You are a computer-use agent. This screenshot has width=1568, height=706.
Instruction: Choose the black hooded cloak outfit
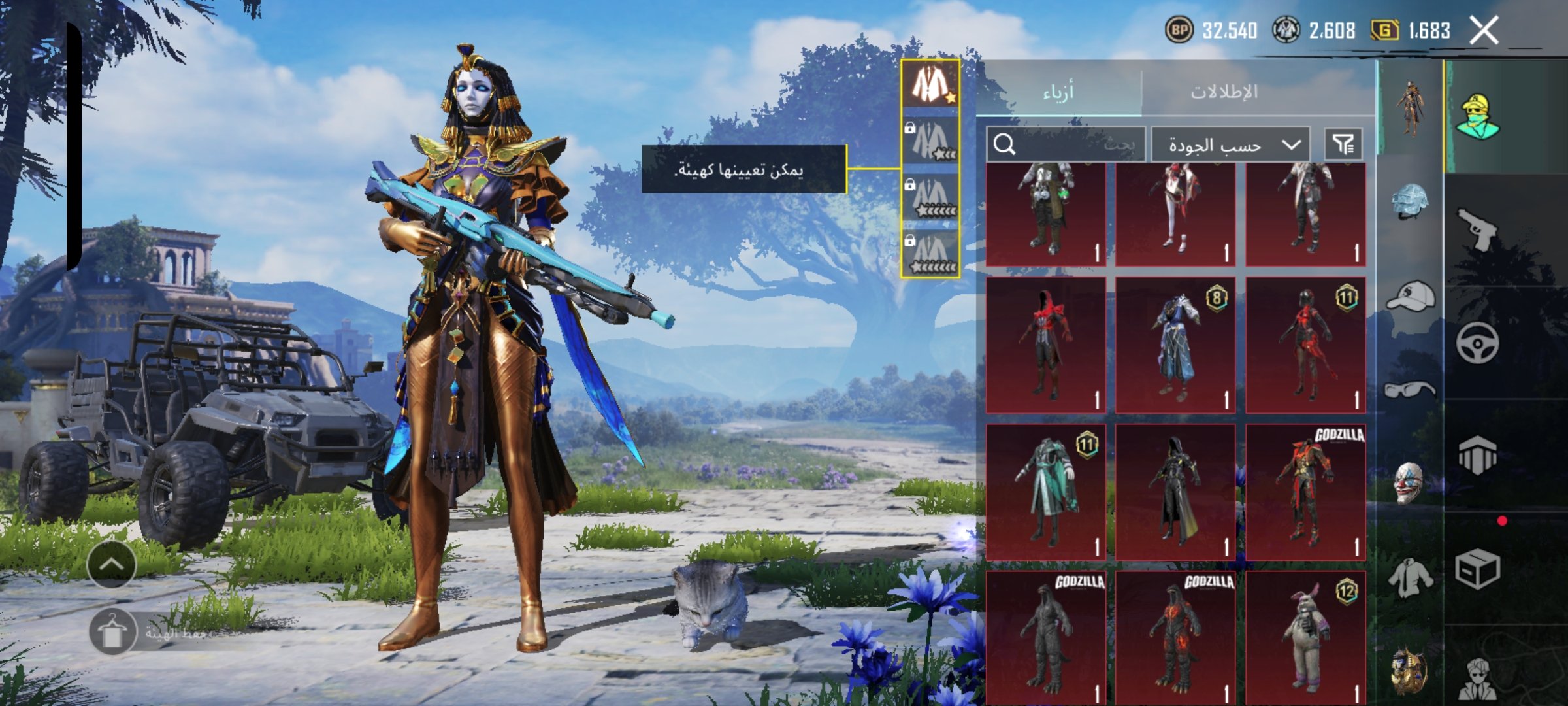pos(1175,492)
